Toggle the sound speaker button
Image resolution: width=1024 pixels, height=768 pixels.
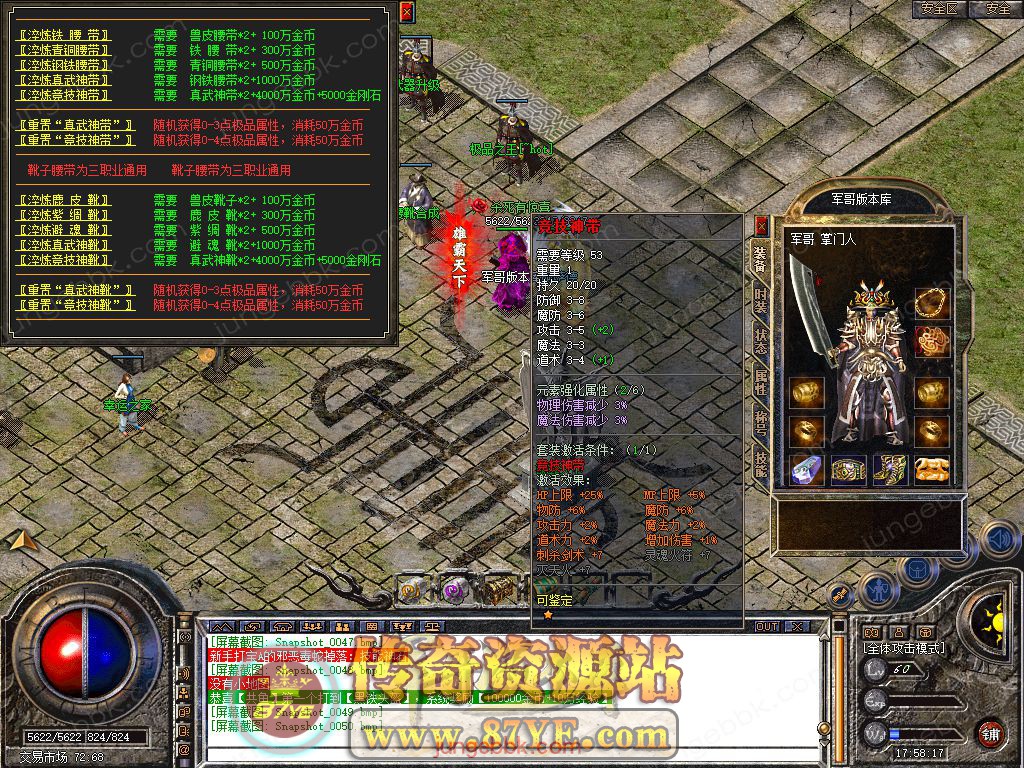pos(997,540)
